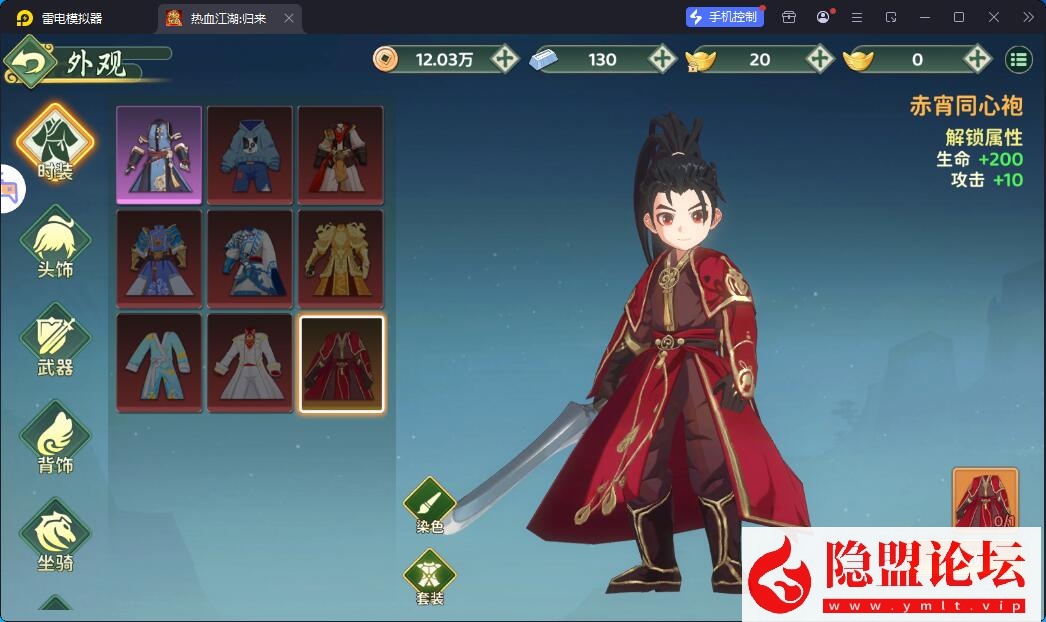Switch to the 时装 costume tab
This screenshot has height=622, width=1046.
[x=55, y=140]
